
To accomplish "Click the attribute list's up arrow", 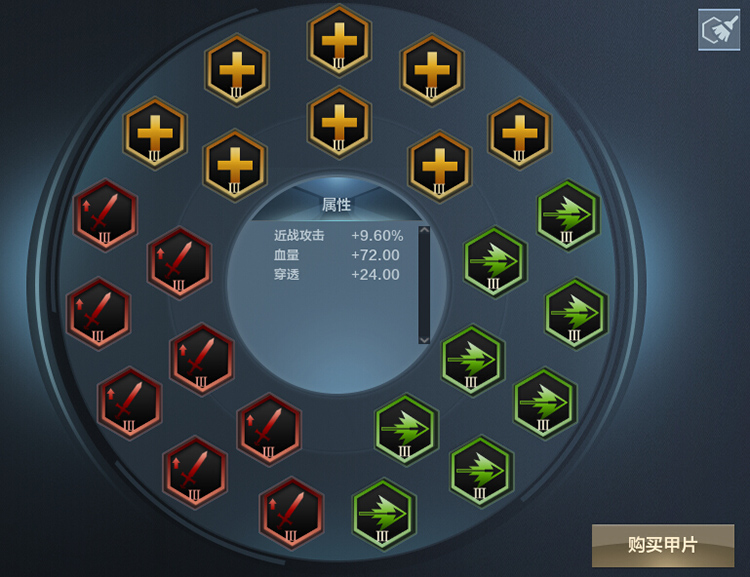I will (x=424, y=232).
